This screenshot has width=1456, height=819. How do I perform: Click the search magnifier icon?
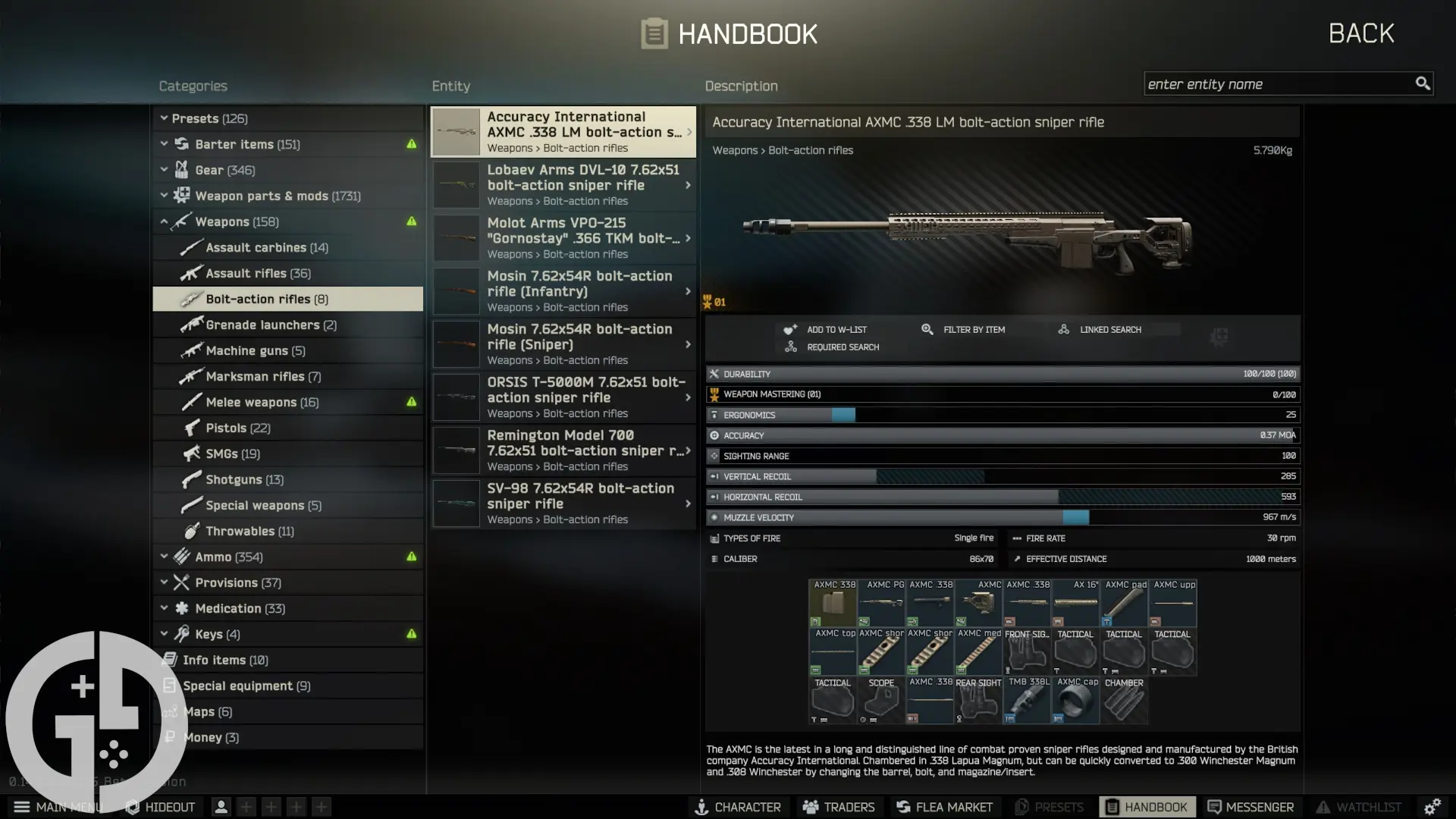tap(1423, 83)
